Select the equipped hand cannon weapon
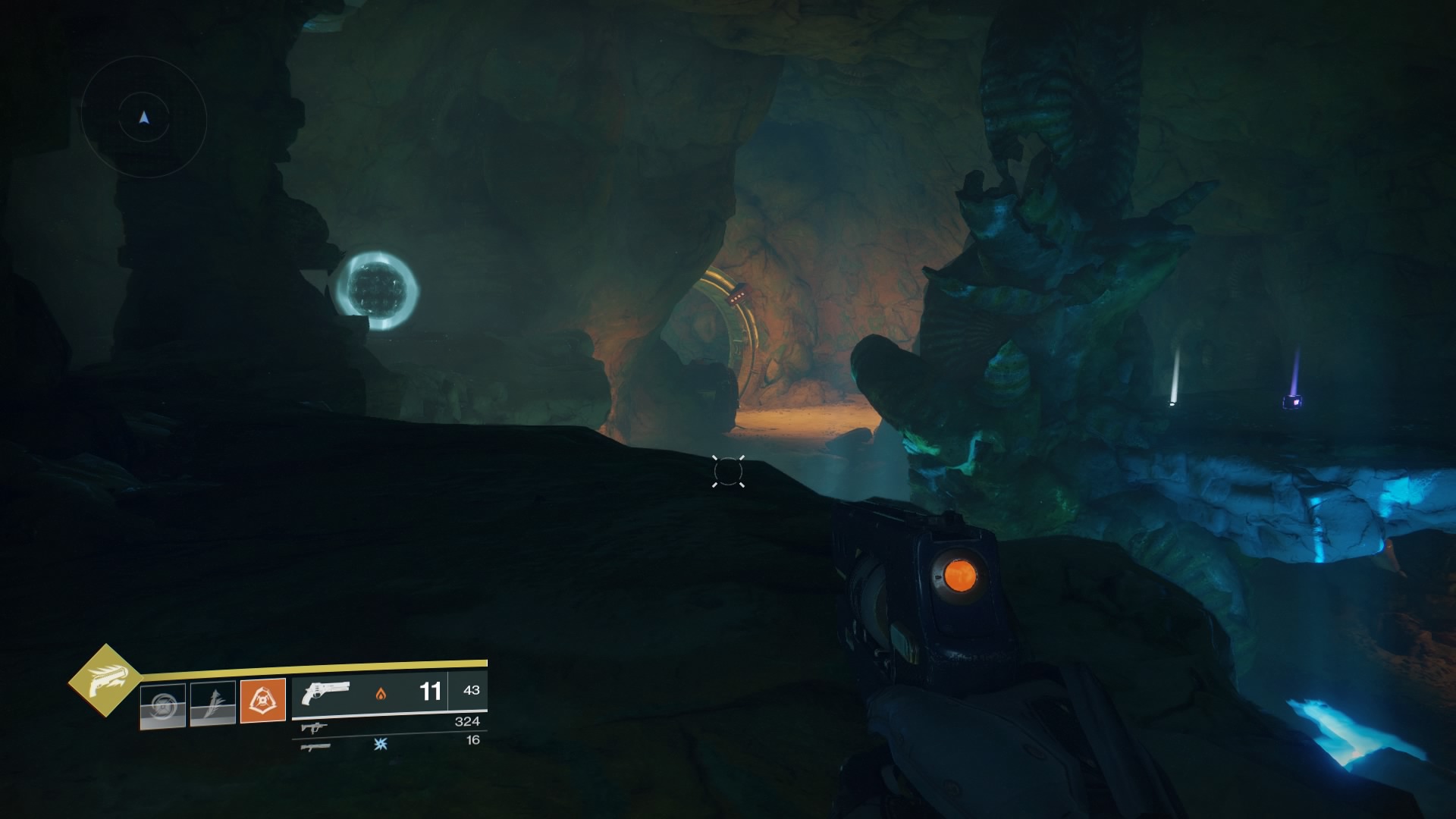The image size is (1456, 819). tap(325, 692)
